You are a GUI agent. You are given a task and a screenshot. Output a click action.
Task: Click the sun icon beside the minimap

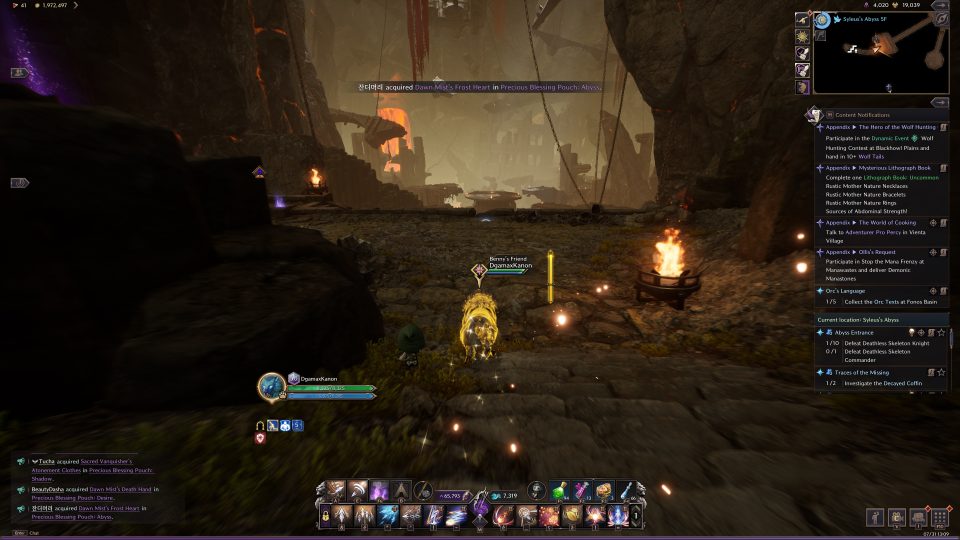802,36
